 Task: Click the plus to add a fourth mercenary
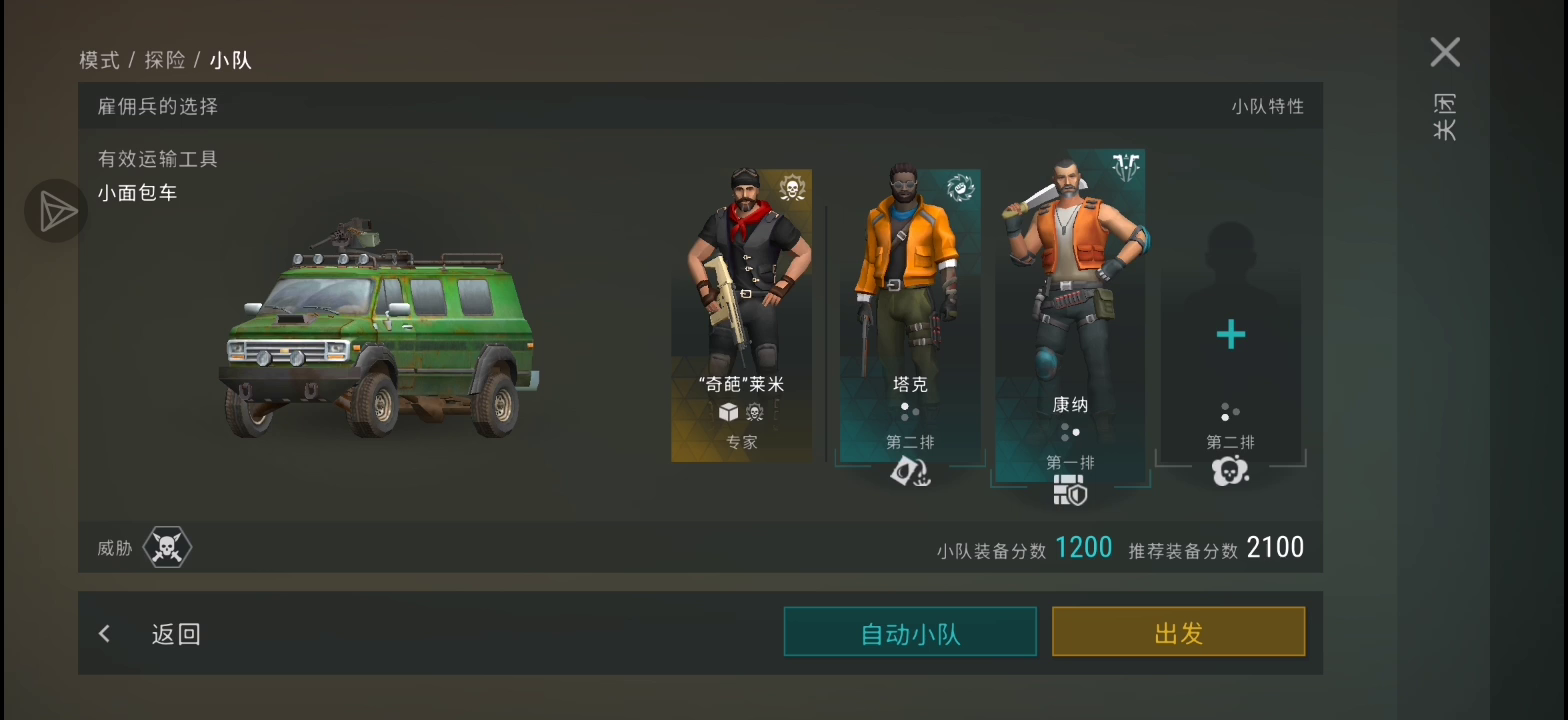(x=1229, y=334)
